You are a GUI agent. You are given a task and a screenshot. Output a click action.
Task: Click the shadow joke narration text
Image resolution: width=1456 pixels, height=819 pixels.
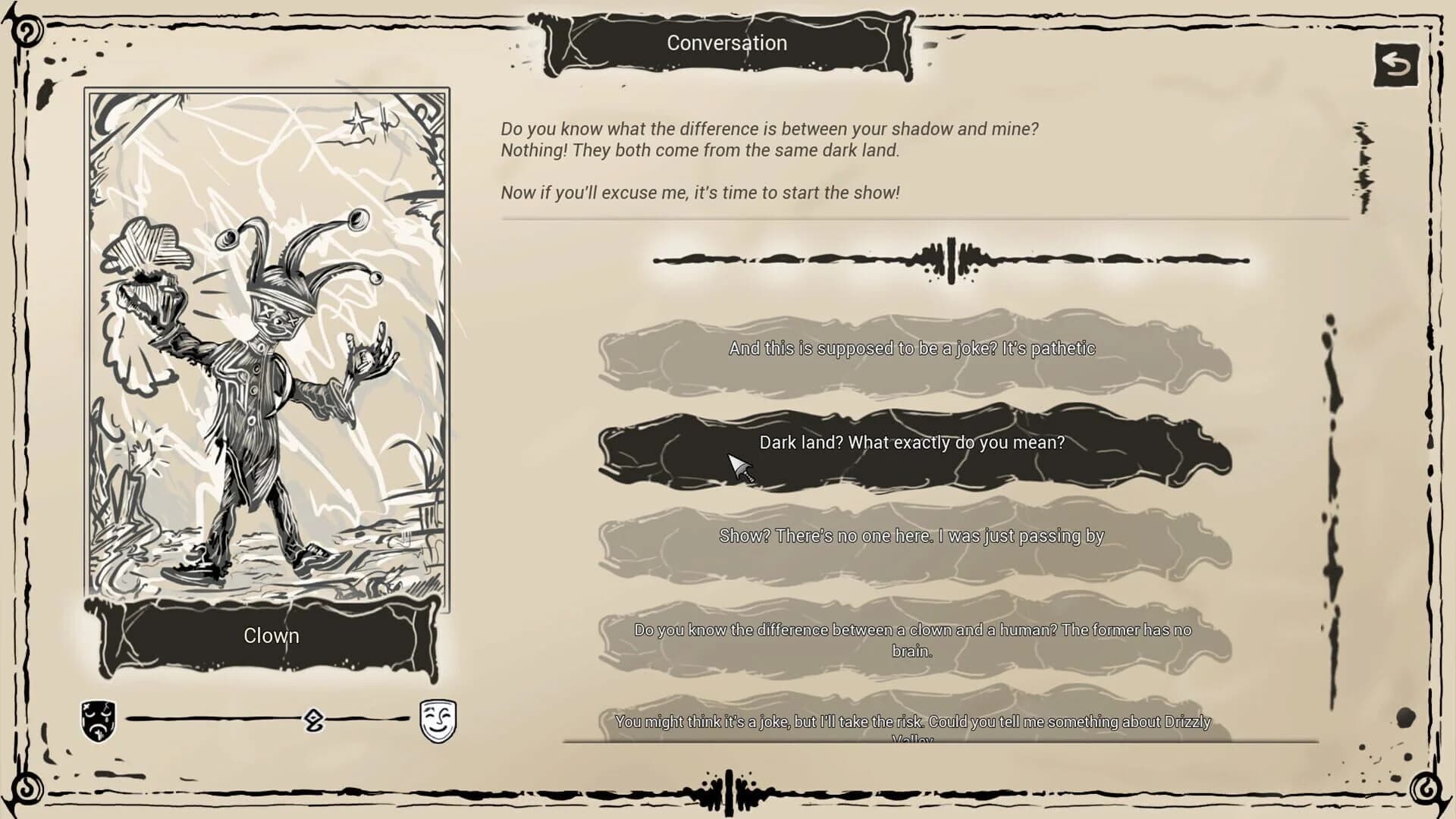pos(770,140)
